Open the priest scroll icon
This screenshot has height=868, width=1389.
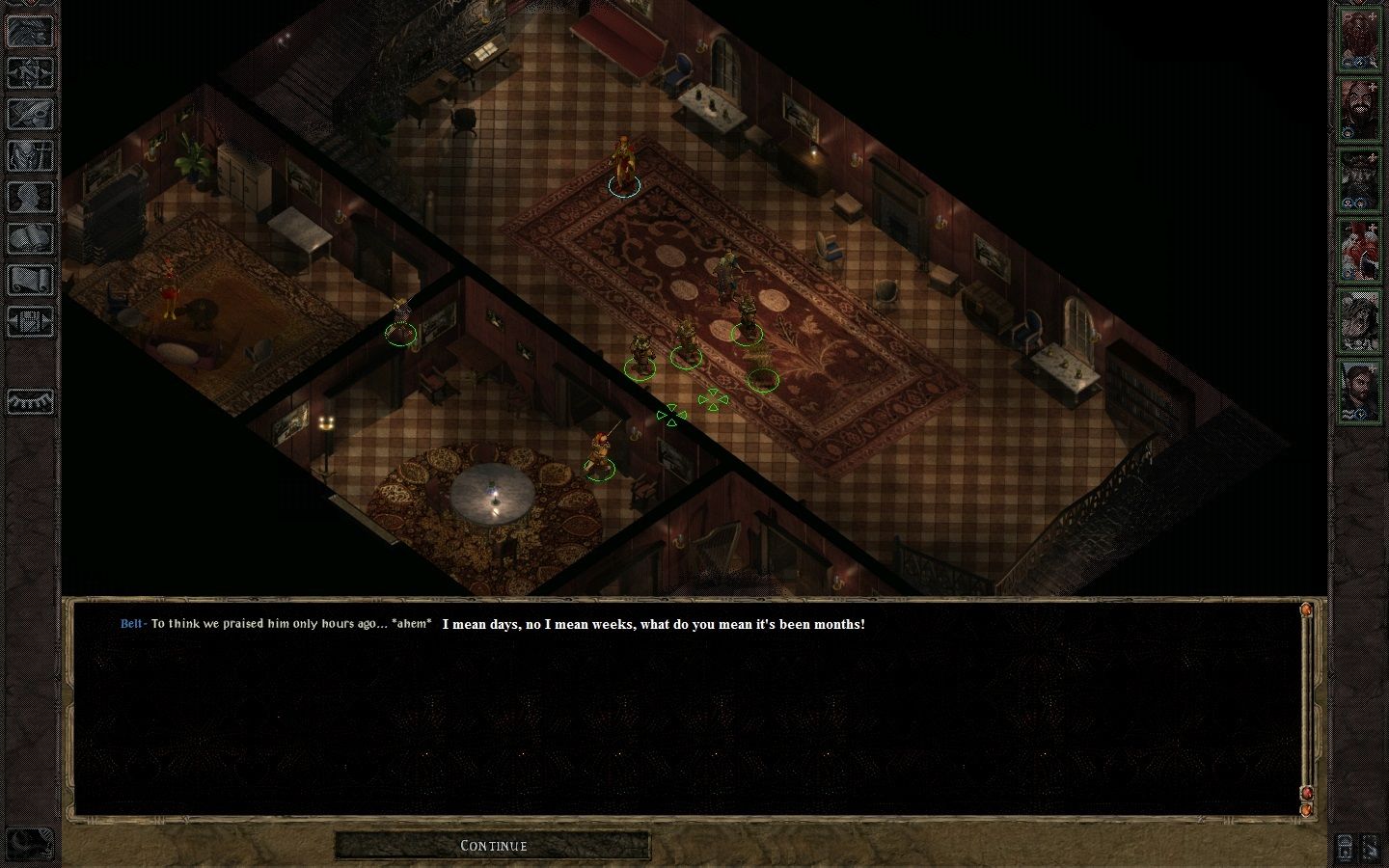[30, 280]
